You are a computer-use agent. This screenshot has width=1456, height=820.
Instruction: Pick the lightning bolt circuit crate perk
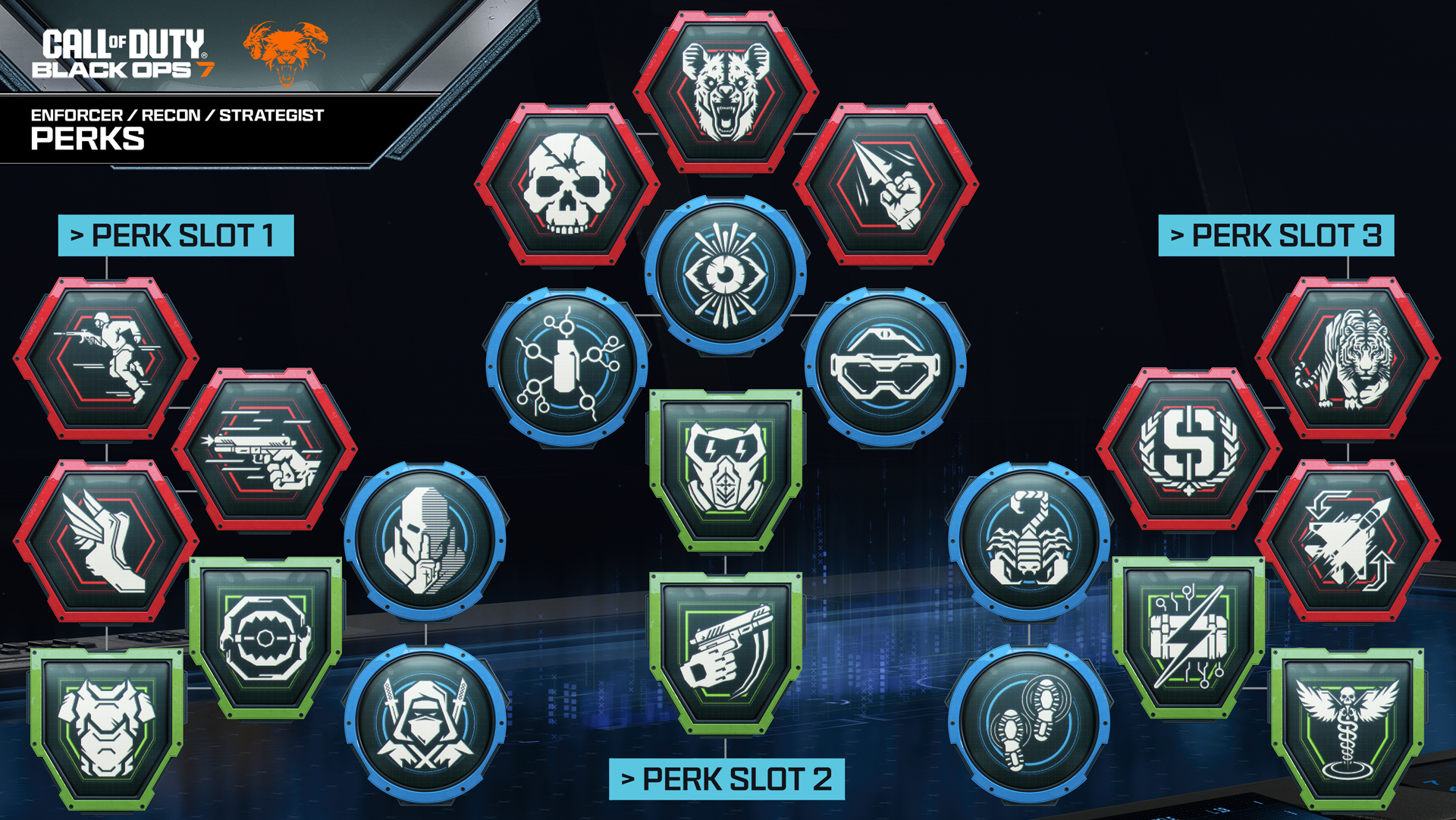pyautogui.click(x=1188, y=636)
